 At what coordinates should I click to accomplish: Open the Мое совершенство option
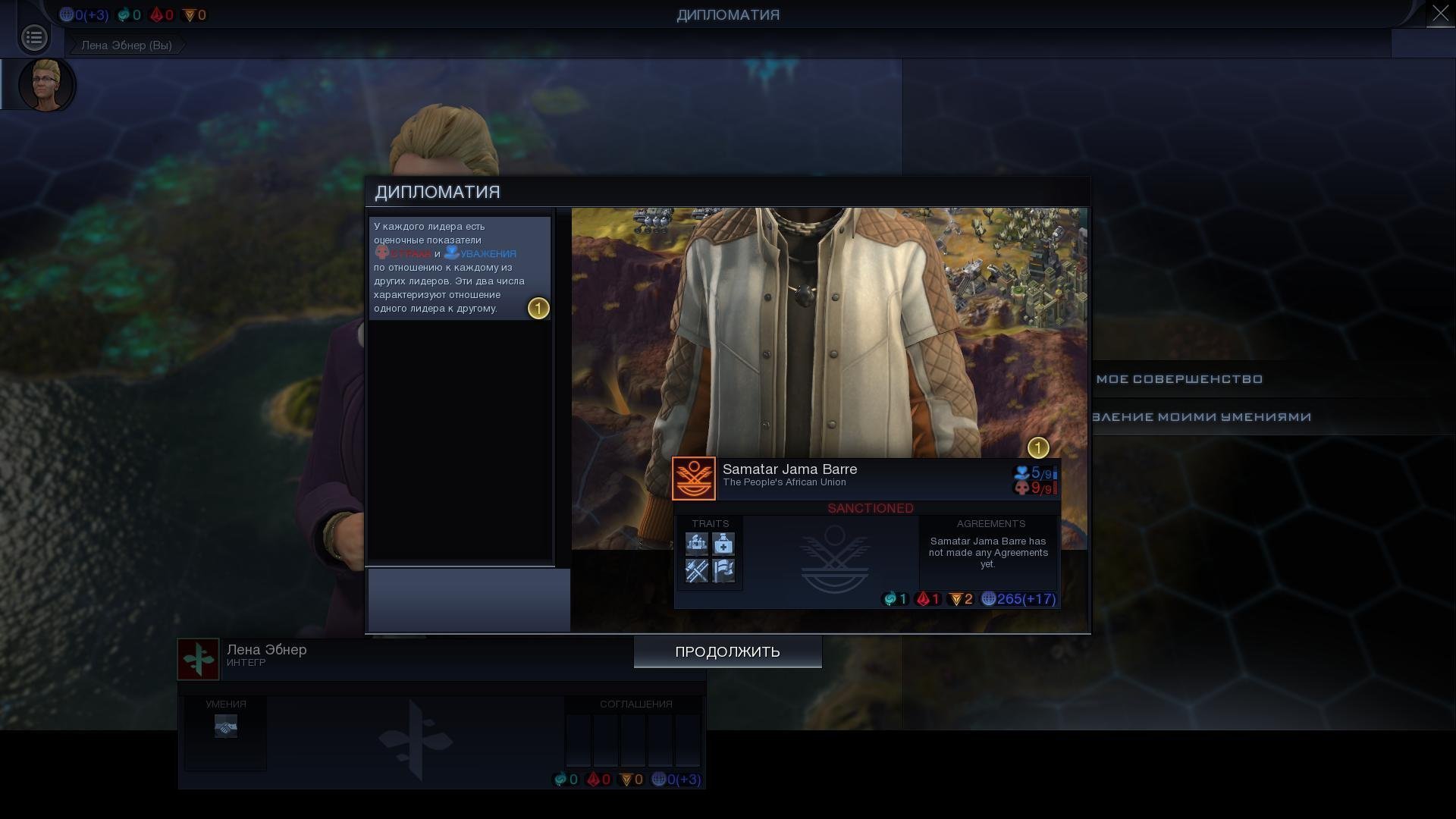(x=1179, y=379)
